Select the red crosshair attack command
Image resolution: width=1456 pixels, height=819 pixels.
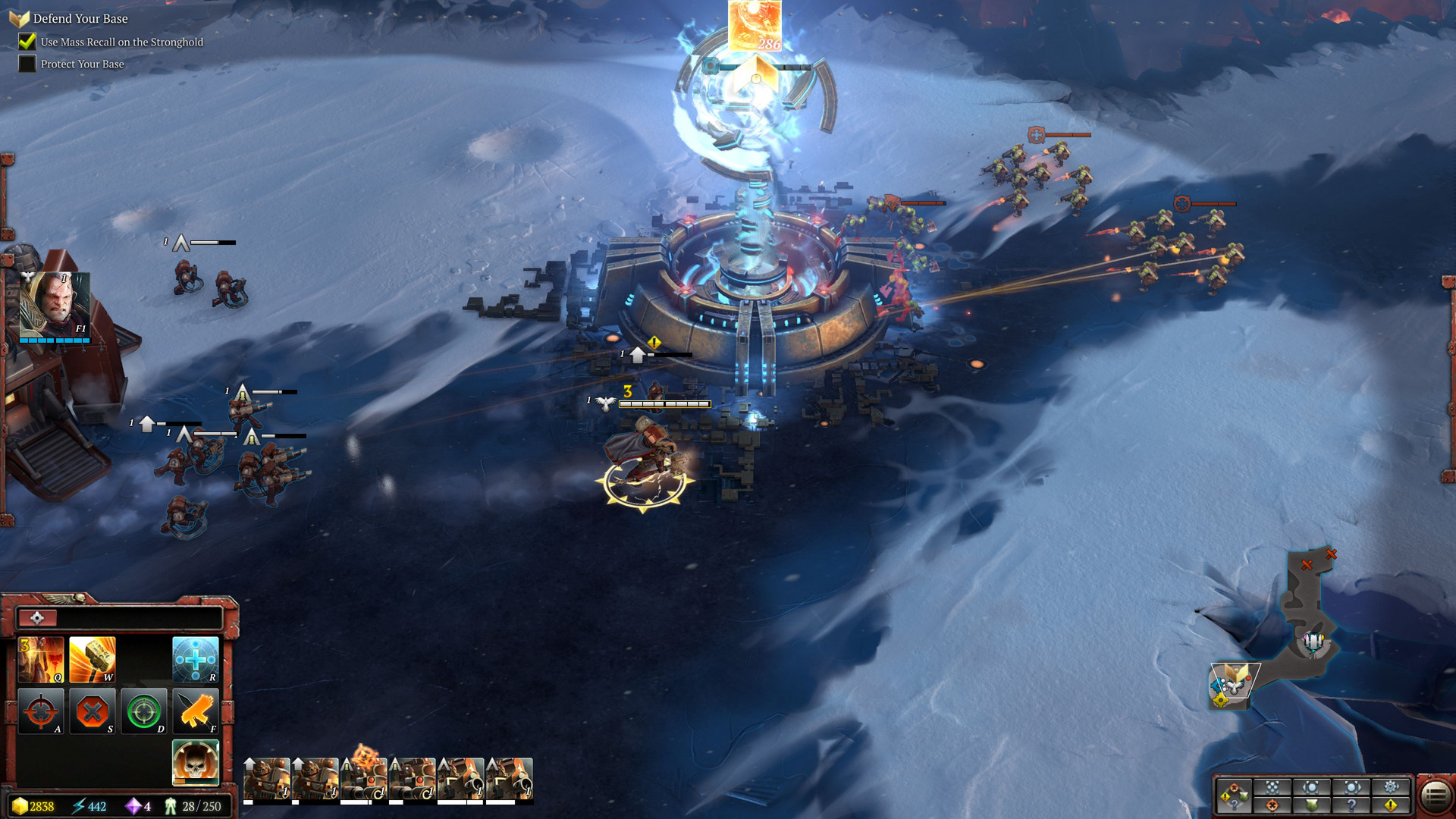coord(42,711)
